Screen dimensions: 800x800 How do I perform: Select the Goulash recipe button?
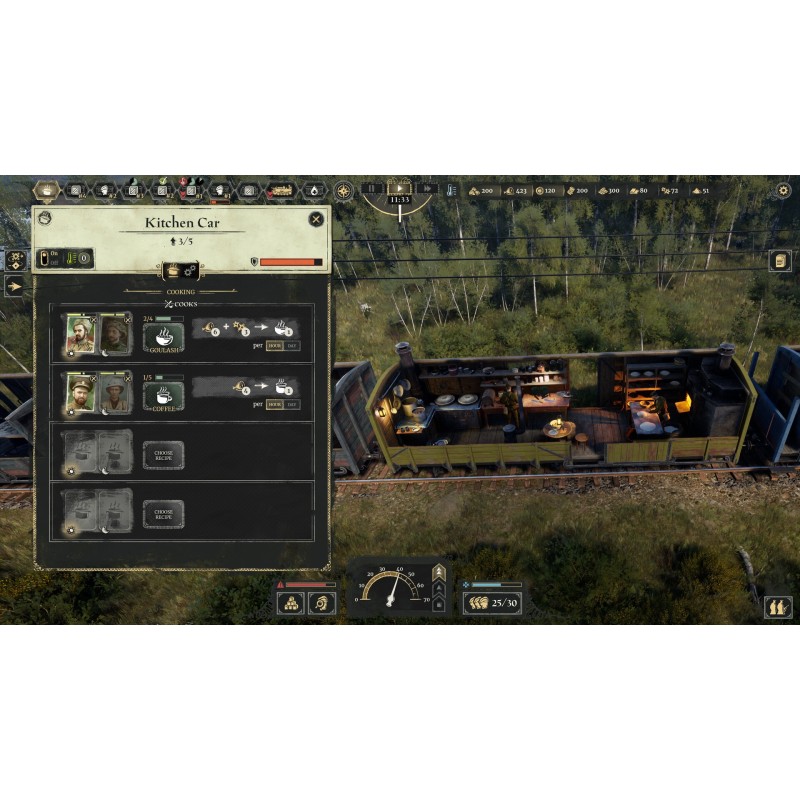point(162,337)
